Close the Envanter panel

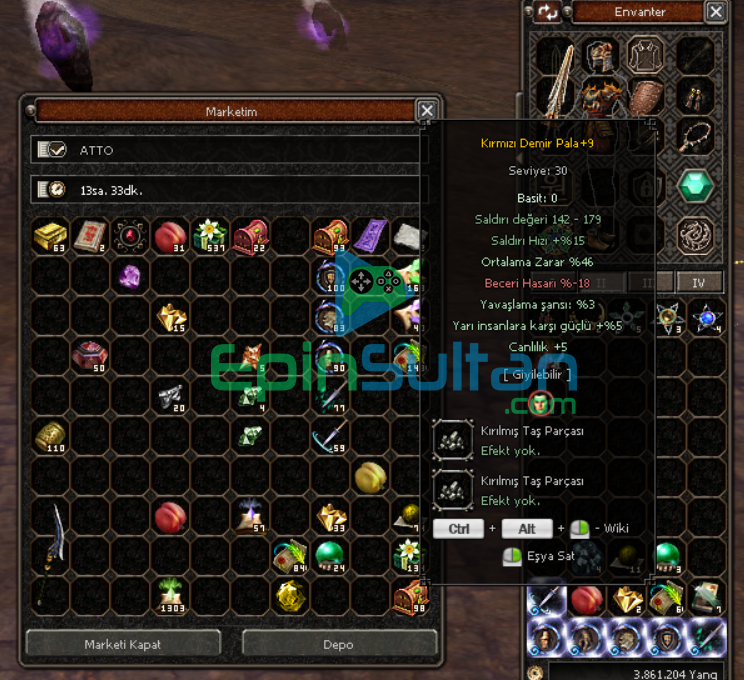[715, 12]
